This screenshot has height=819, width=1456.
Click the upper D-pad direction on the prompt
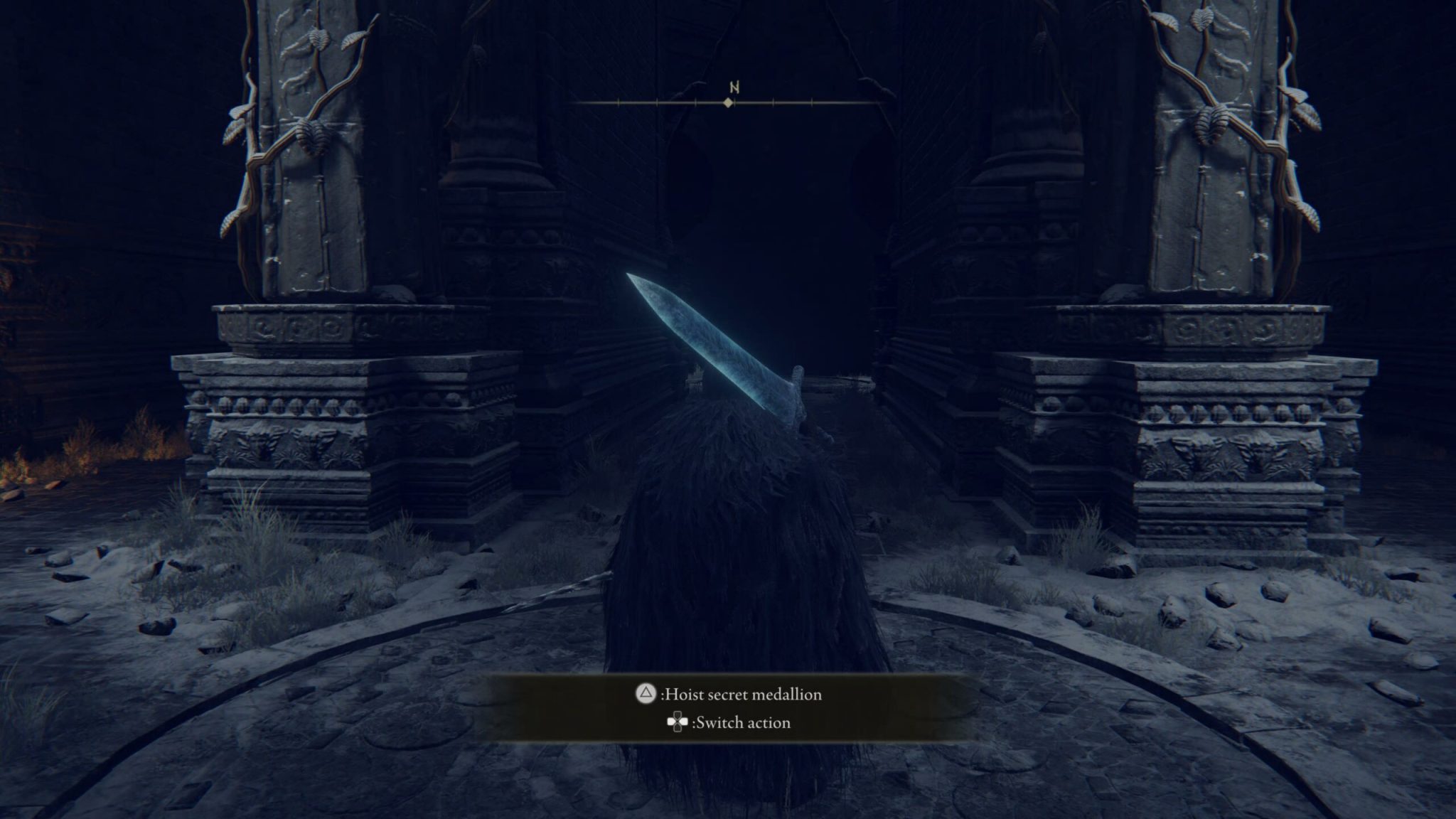[677, 715]
